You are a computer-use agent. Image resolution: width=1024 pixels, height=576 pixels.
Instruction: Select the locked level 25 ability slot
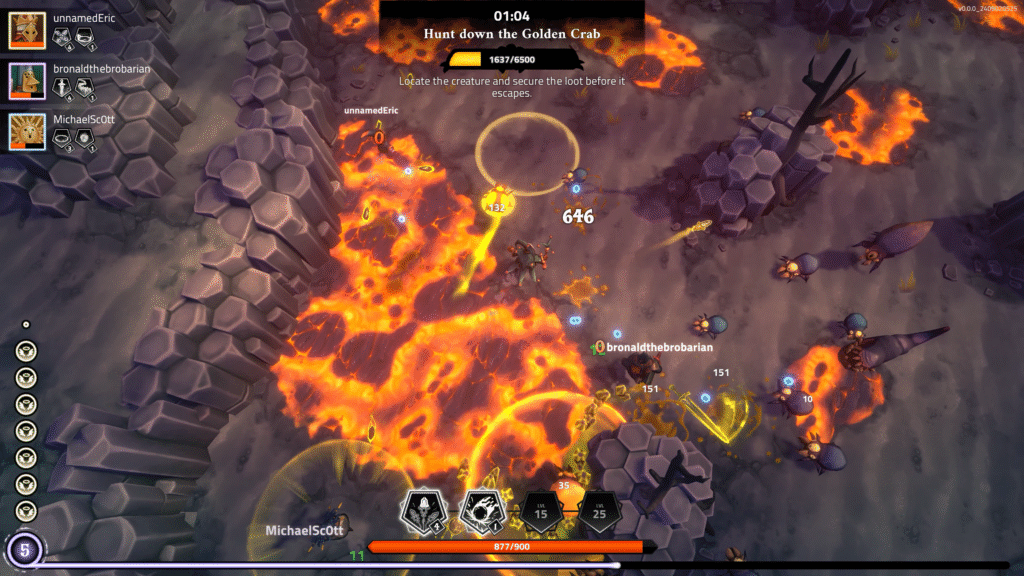pos(599,512)
